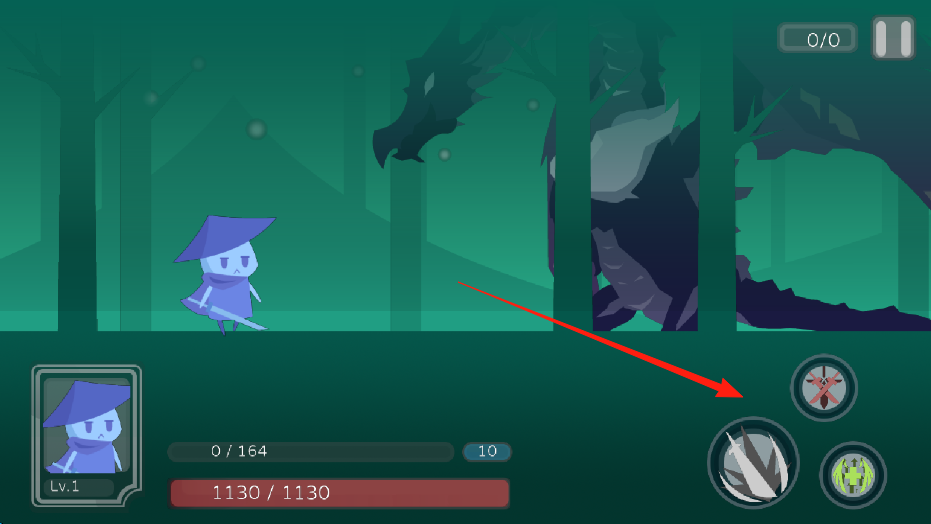Activate the crossed red swords skill
Screen dimensions: 931x524
click(825, 387)
